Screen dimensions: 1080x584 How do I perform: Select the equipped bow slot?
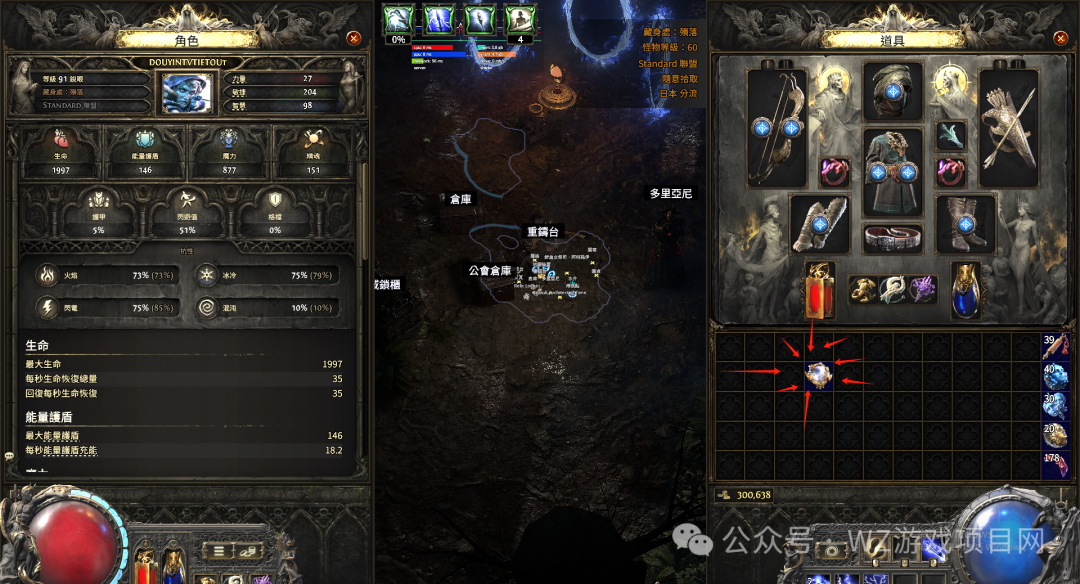tap(777, 127)
